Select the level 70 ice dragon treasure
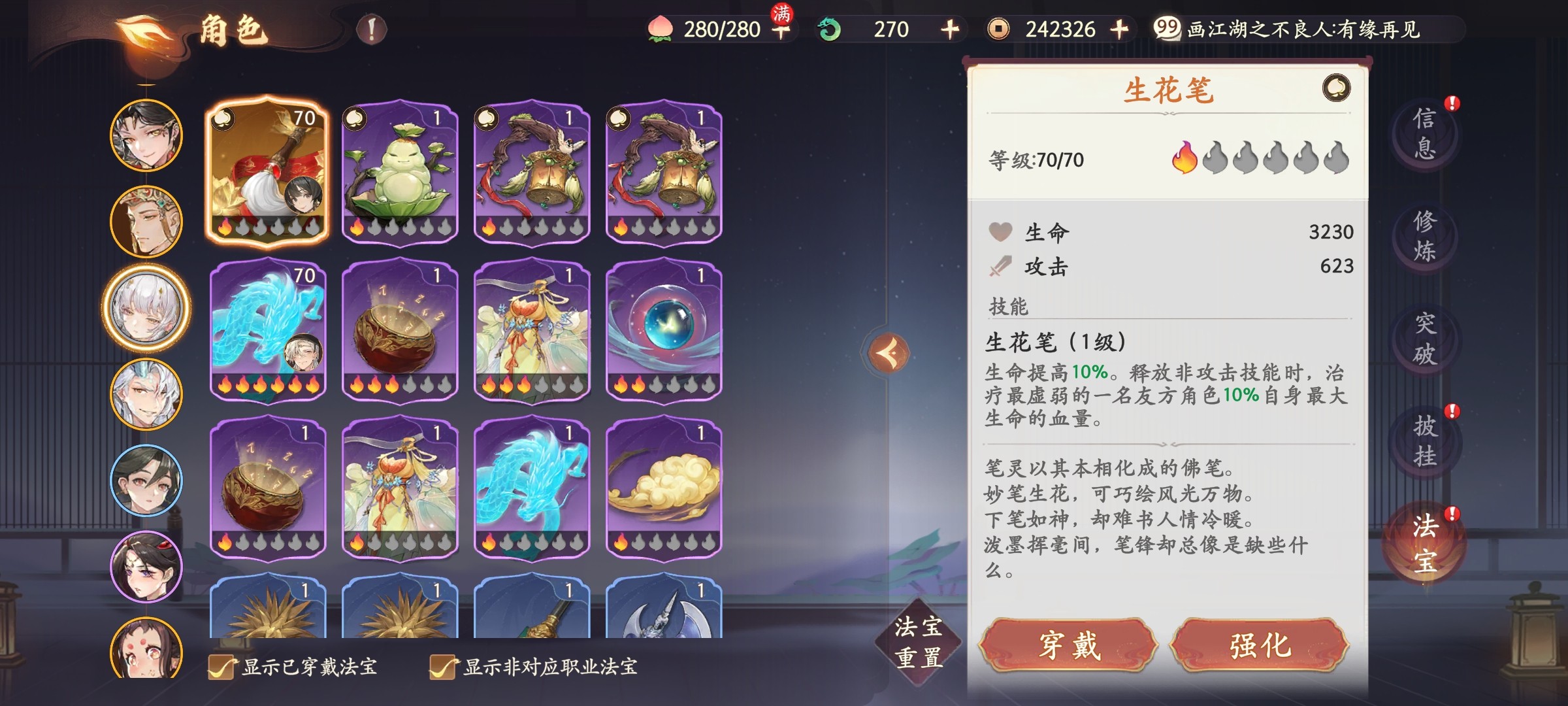Screen dimensions: 1568x706 (x=267, y=329)
